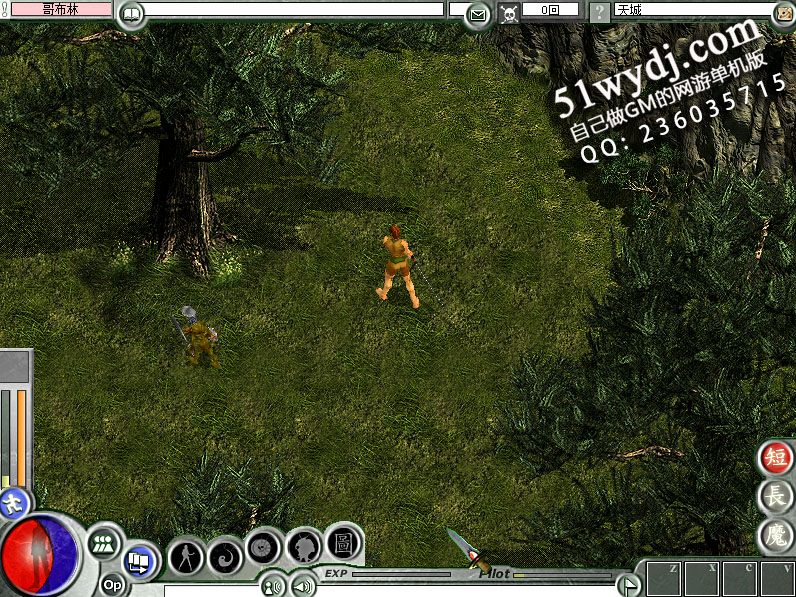Click the arrow button beside hotkey slots
The height and width of the screenshot is (597, 796).
628,585
